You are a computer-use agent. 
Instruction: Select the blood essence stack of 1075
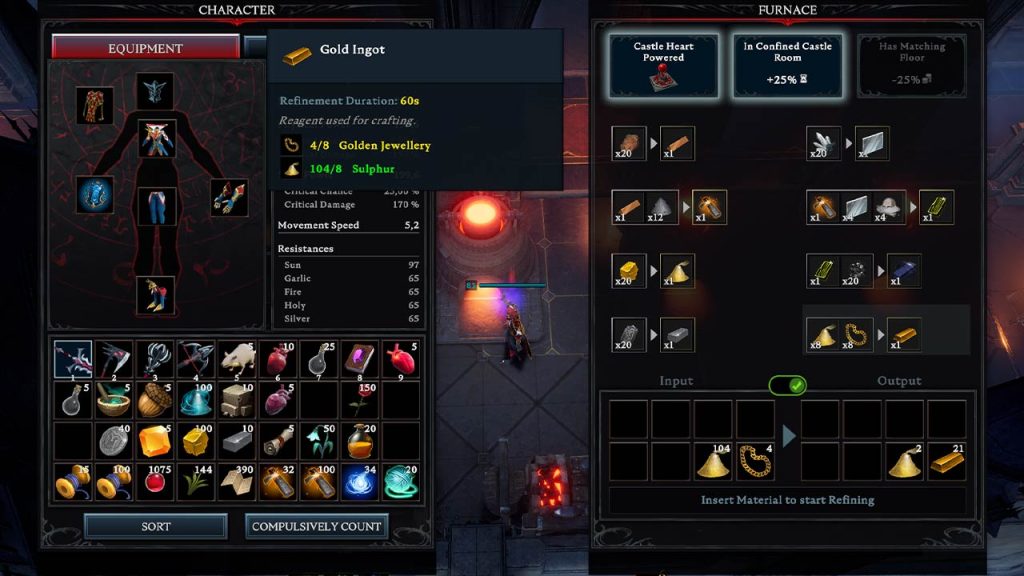(155, 481)
